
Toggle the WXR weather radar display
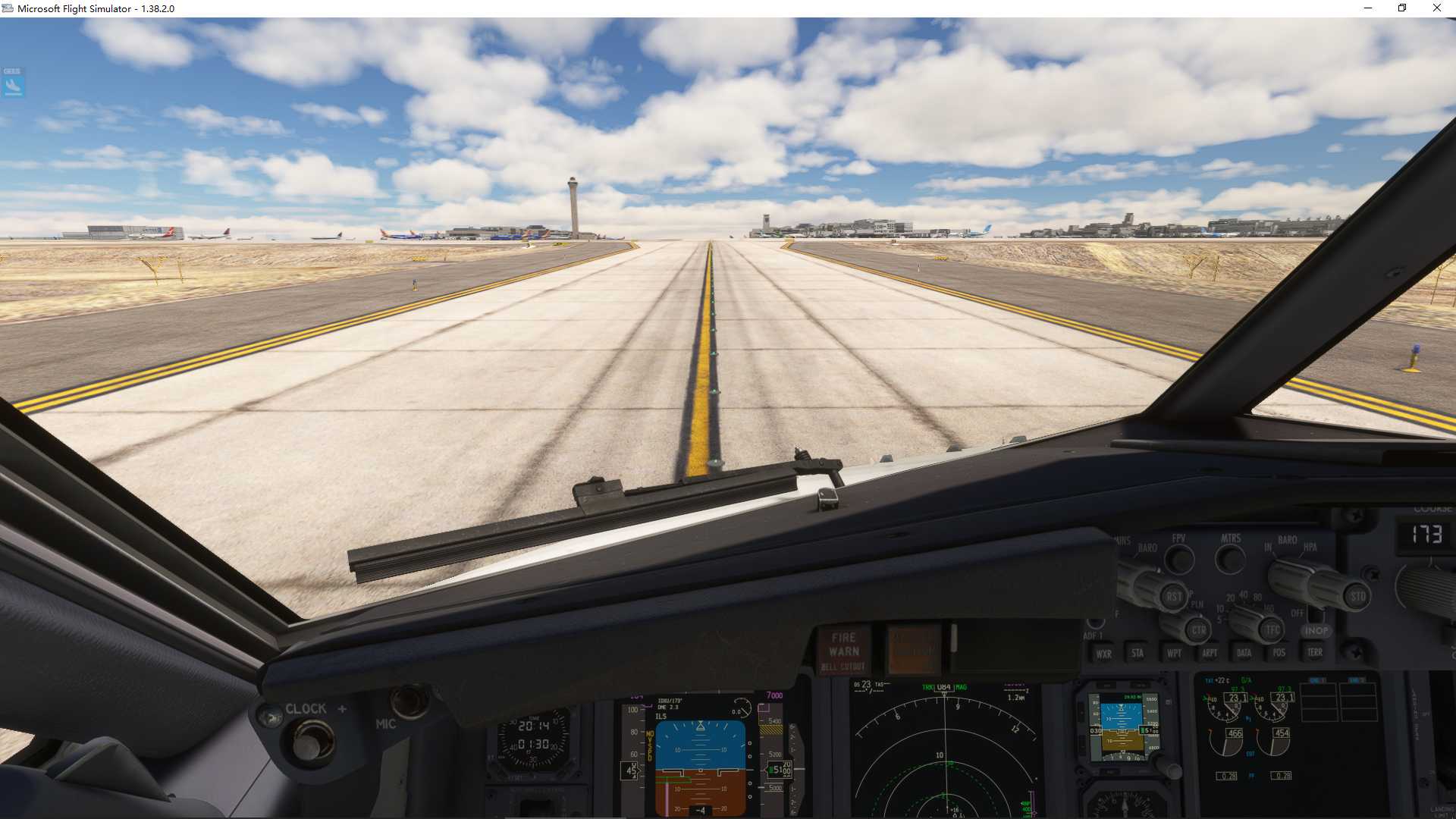pyautogui.click(x=1103, y=653)
